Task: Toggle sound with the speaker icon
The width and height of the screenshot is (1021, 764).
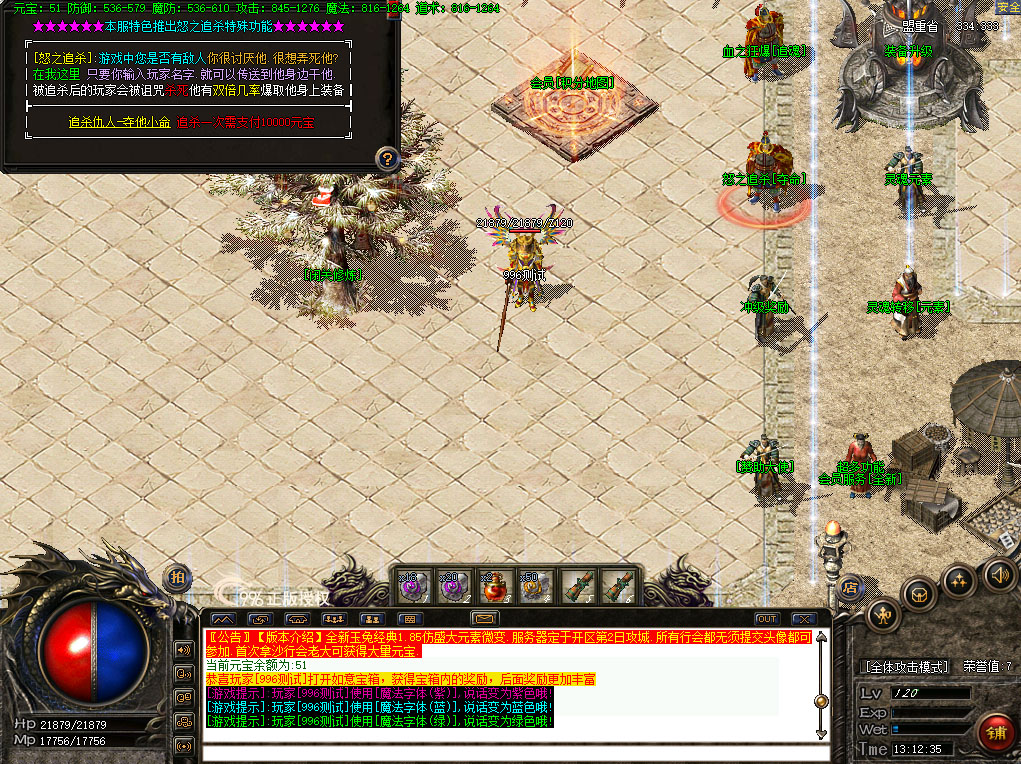Action: click(998, 575)
